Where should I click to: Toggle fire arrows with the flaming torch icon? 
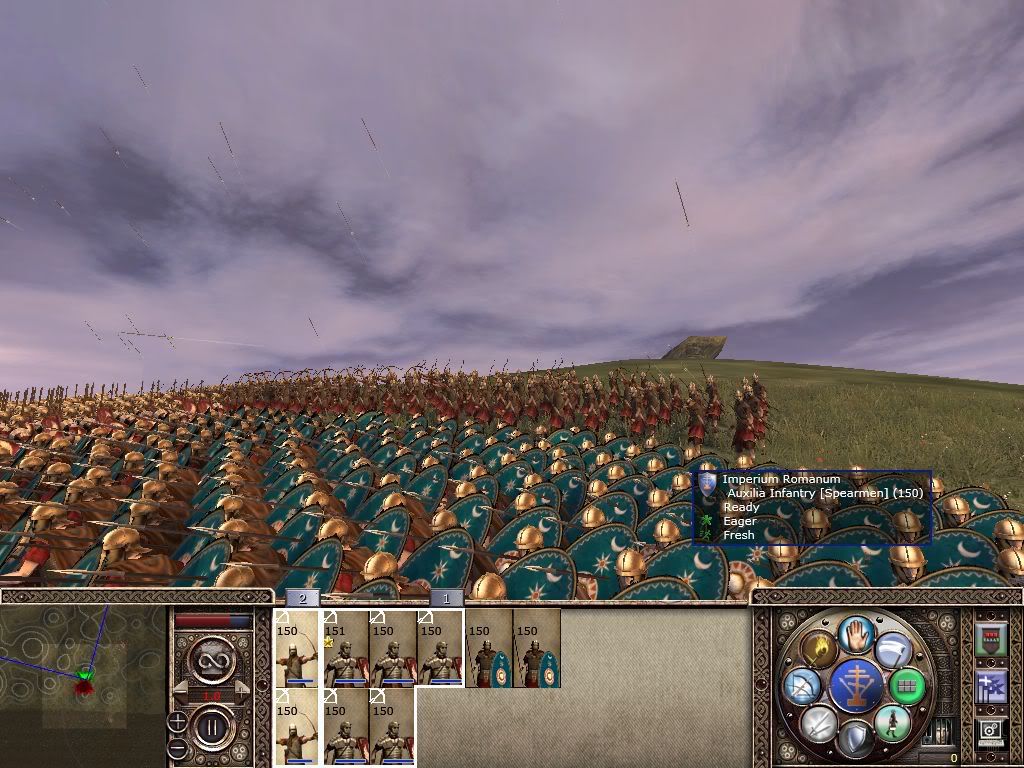pos(818,649)
